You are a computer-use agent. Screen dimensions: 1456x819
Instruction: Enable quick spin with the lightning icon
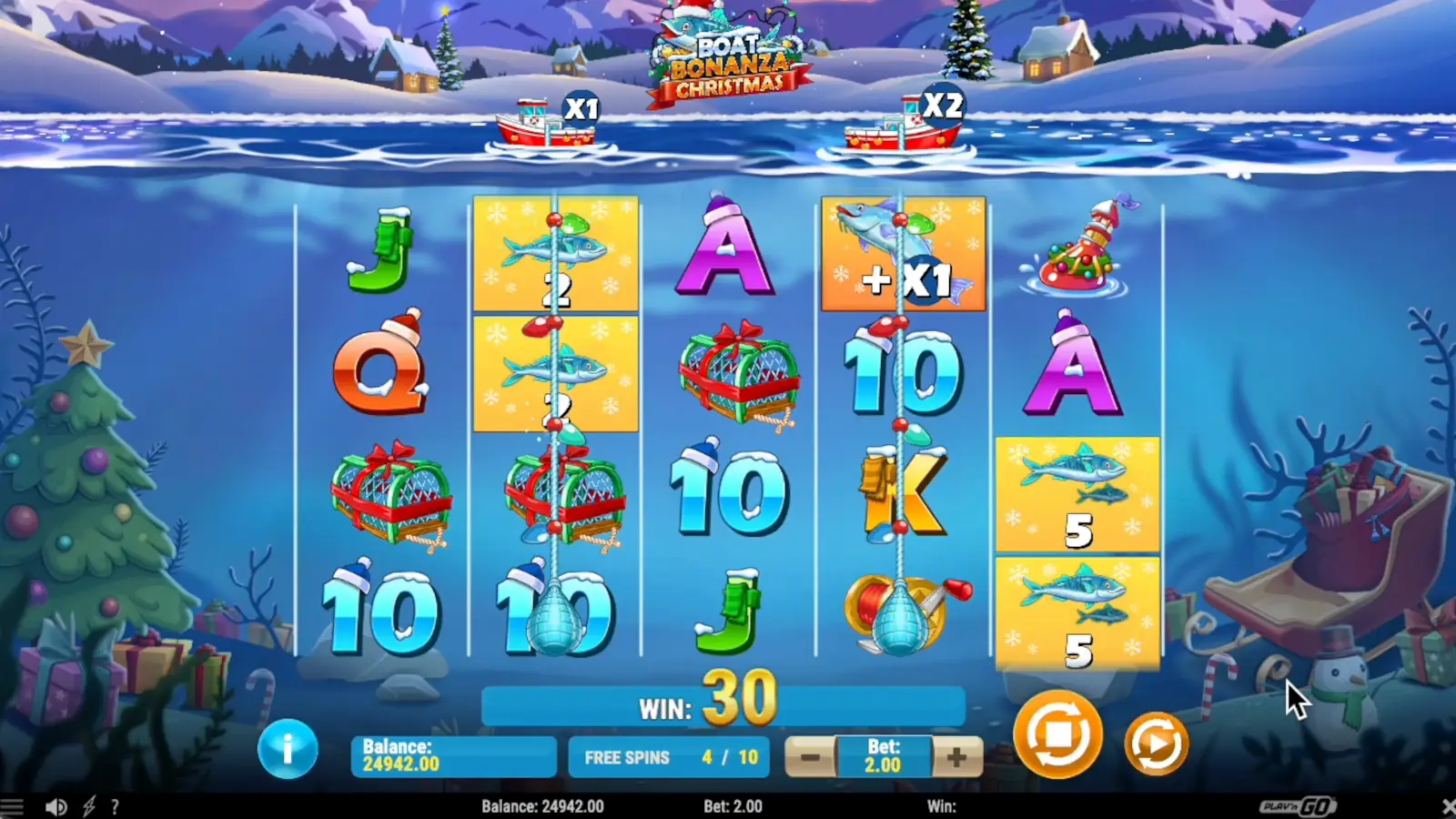tap(88, 806)
